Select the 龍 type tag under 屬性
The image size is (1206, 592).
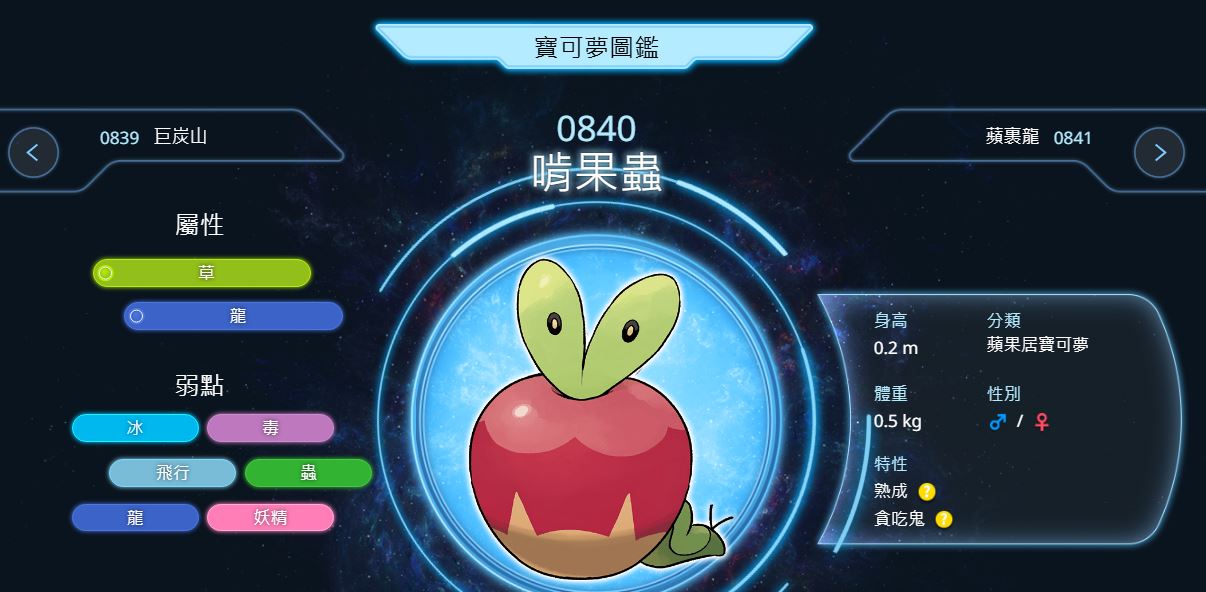[234, 316]
